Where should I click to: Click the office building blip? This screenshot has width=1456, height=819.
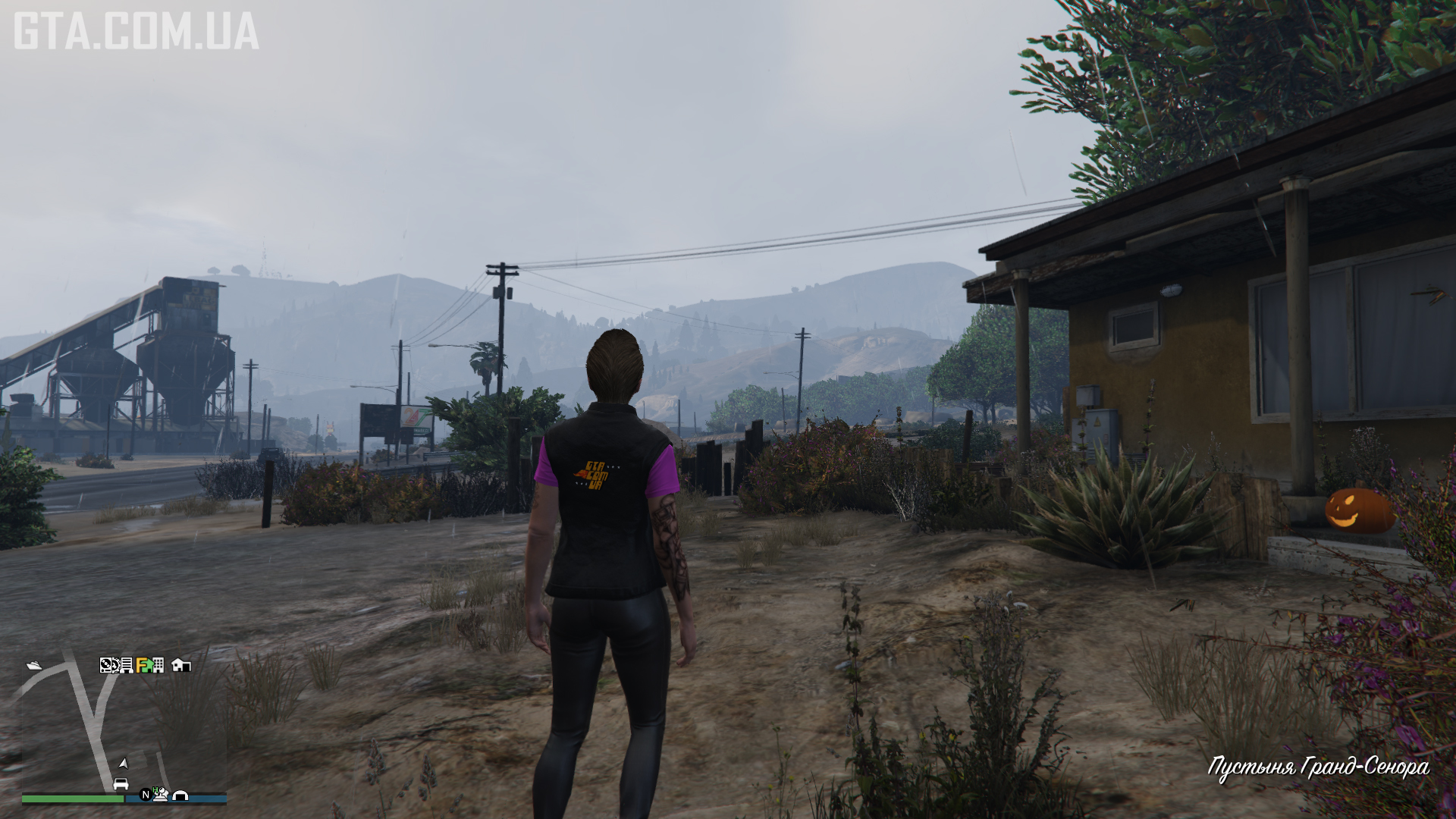click(158, 665)
